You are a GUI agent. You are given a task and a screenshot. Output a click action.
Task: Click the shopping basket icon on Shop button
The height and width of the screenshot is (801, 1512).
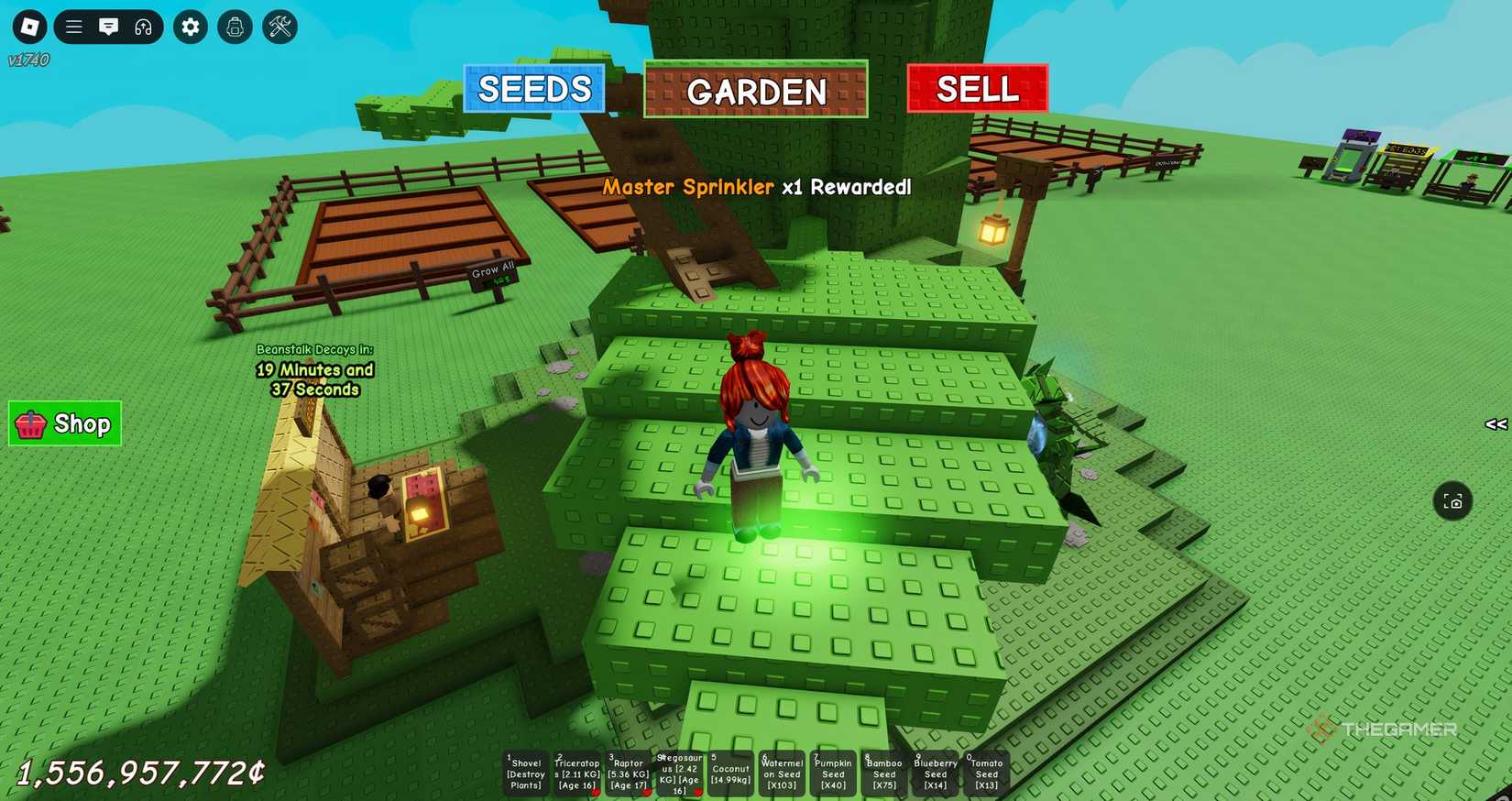tap(31, 423)
